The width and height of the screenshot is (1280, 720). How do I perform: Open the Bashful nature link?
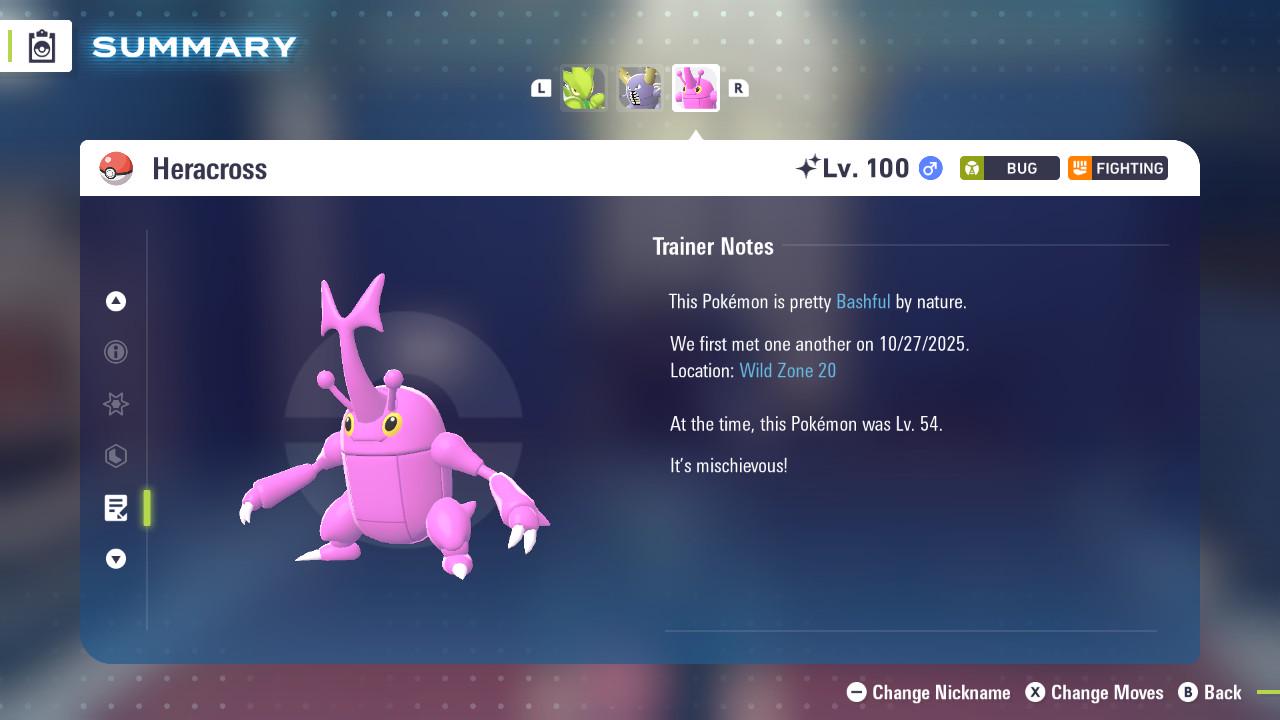pos(863,301)
